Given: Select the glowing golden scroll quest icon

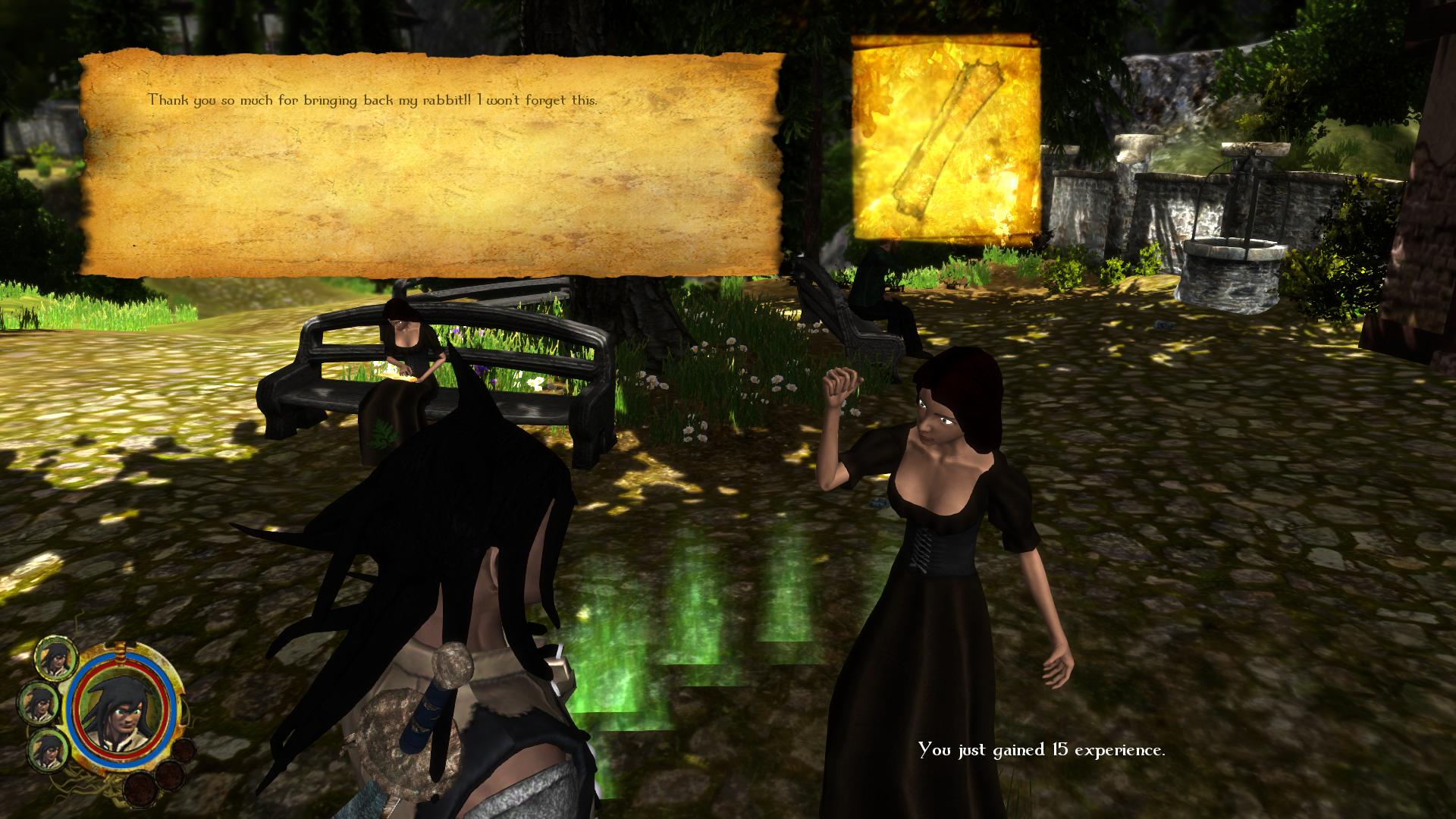Looking at the screenshot, I should [946, 142].
